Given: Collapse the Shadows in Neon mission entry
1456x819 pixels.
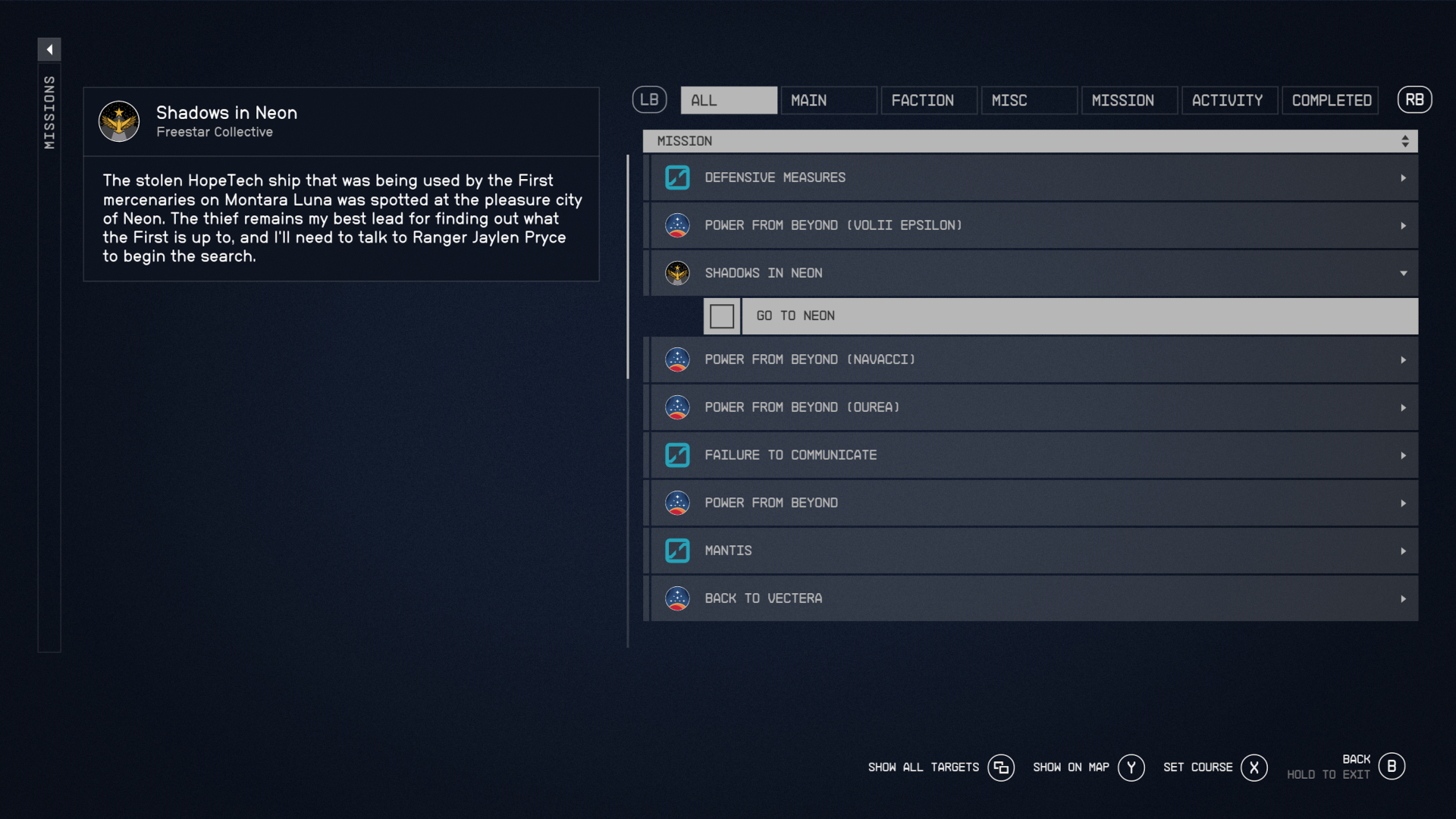Looking at the screenshot, I should pyautogui.click(x=1404, y=273).
